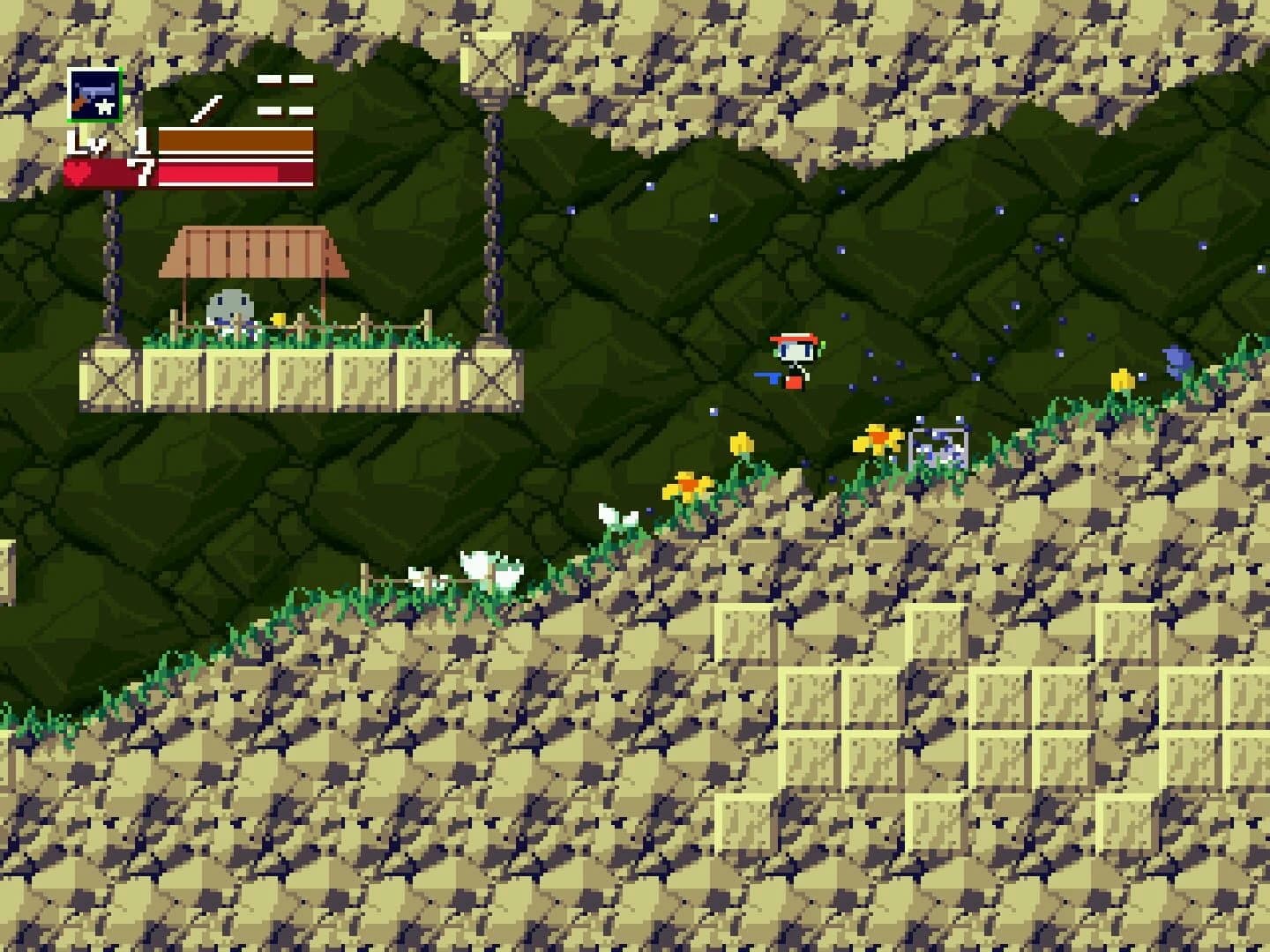Viewport: 1270px width, 952px height.
Task: Click the yellow flower beside the Mimiga
Action: click(x=280, y=319)
